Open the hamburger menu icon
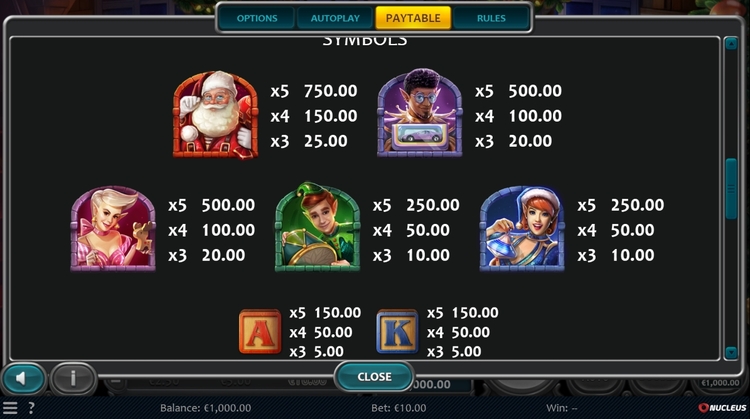Image resolution: width=750 pixels, height=419 pixels. (x=10, y=408)
